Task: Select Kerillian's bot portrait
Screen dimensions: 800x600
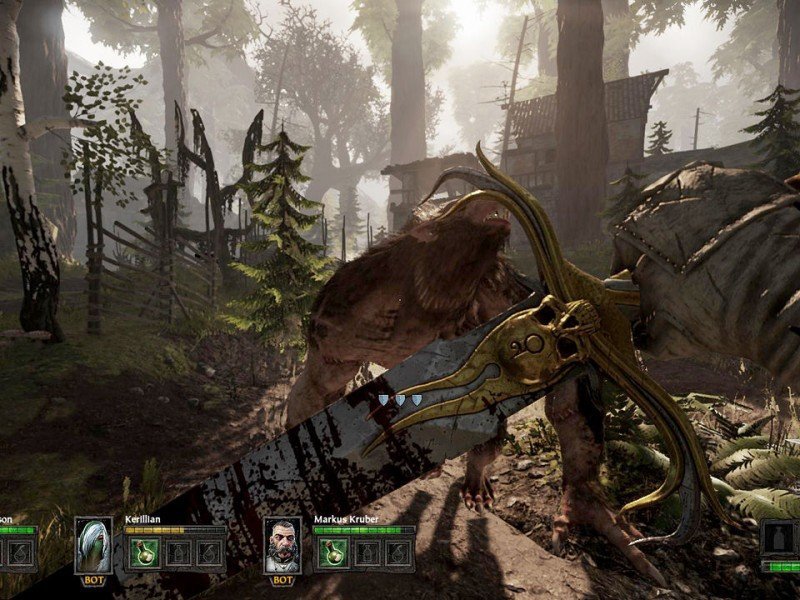Action: coord(93,545)
